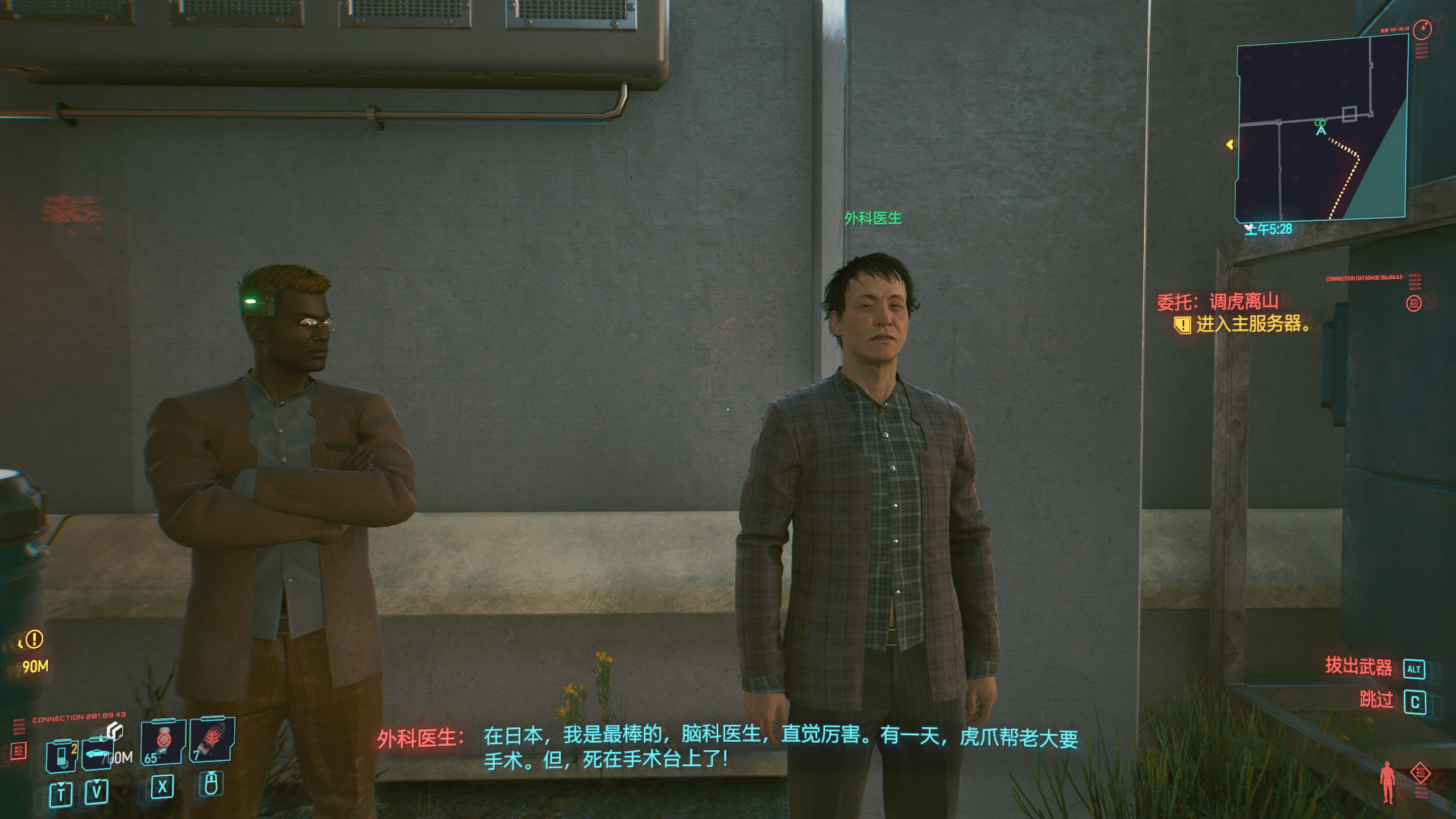Screen dimensions: 1456x819
Task: Click the compass north indicator
Action: click(1424, 27)
